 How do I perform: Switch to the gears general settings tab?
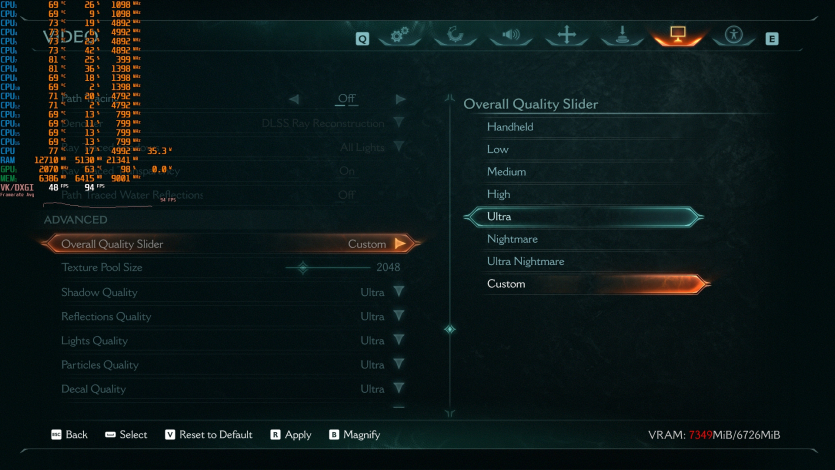400,36
